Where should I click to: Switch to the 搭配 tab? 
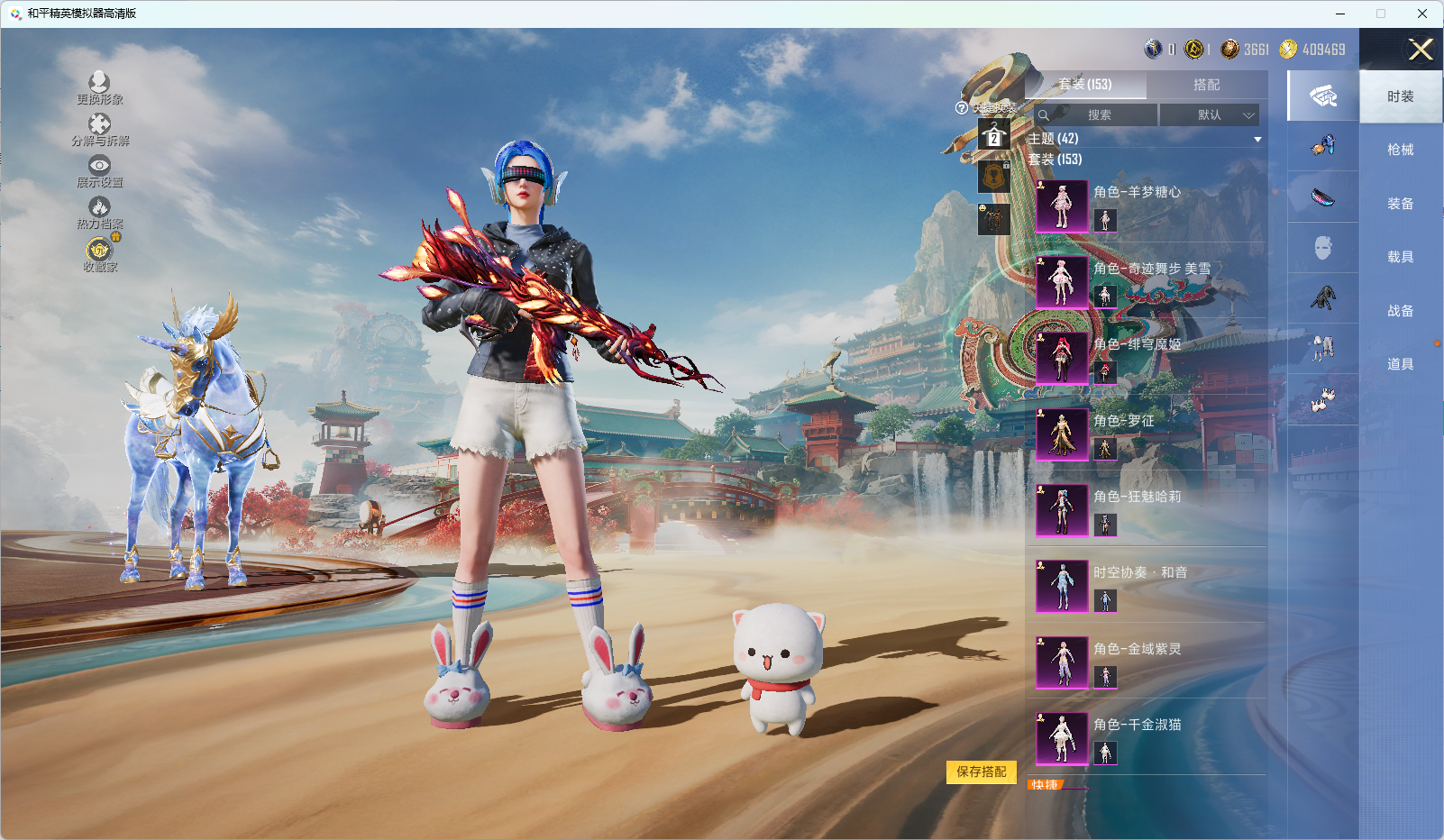(x=1206, y=85)
